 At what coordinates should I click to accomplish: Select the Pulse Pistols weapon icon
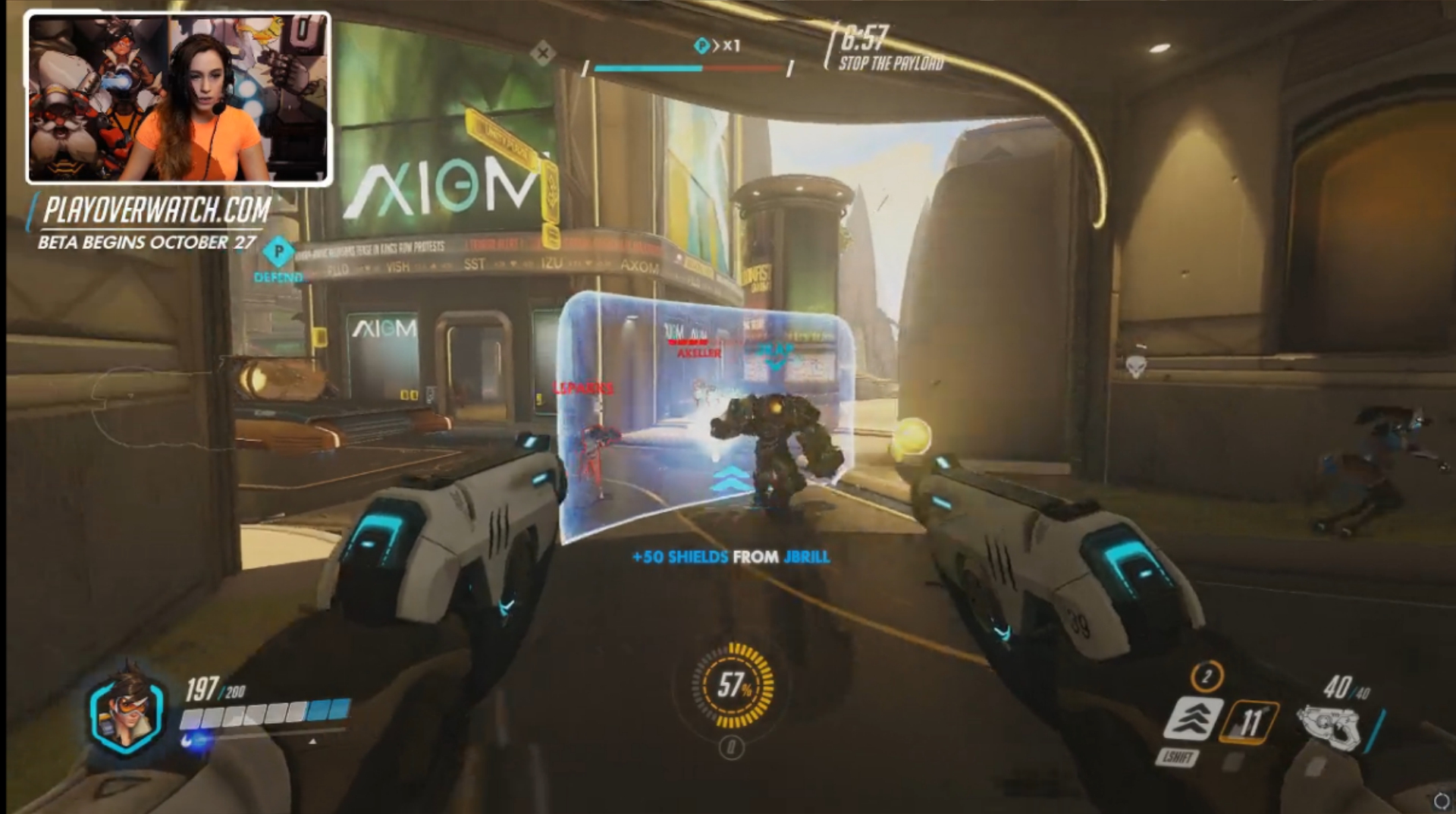coord(1328,727)
